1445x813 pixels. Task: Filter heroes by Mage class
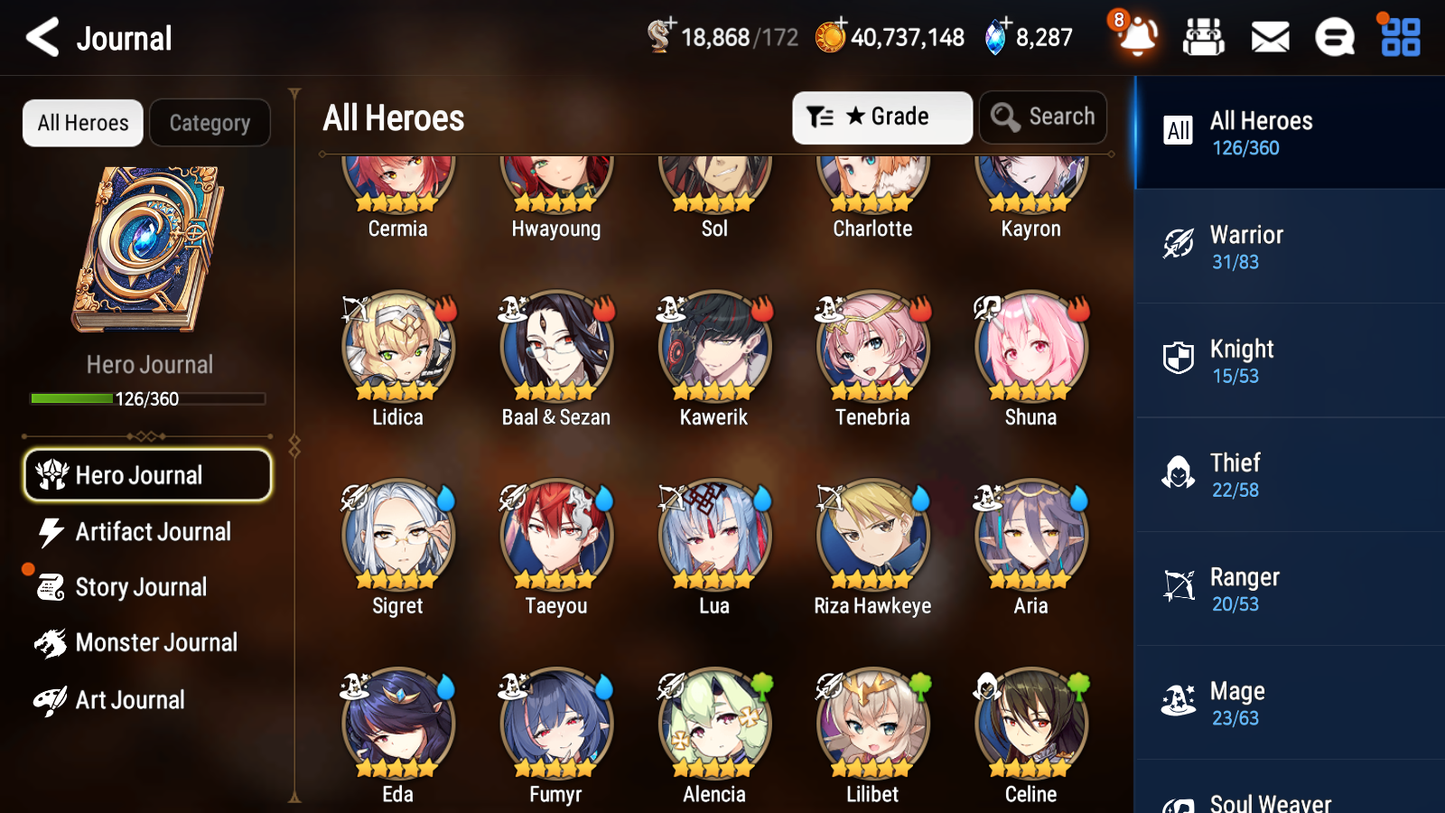click(x=1289, y=702)
